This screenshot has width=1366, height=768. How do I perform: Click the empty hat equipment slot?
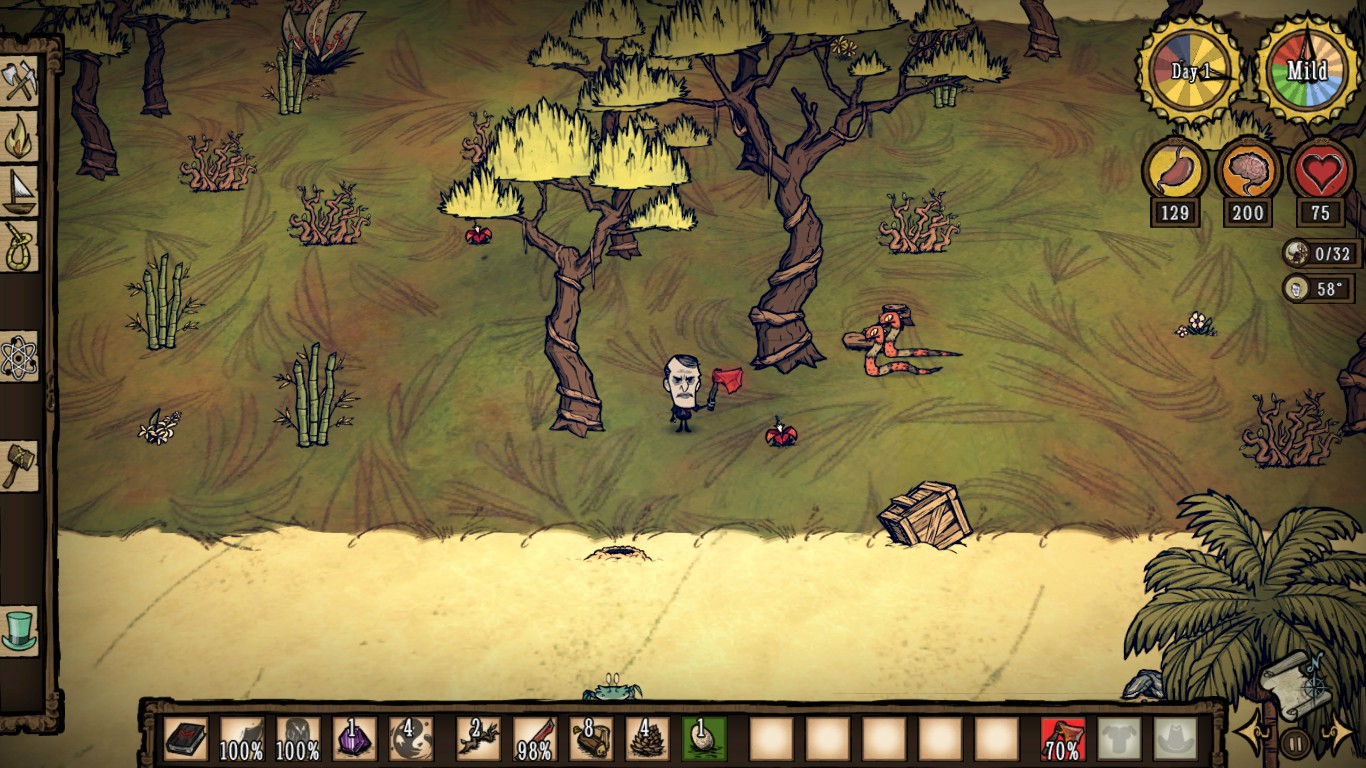1175,739
